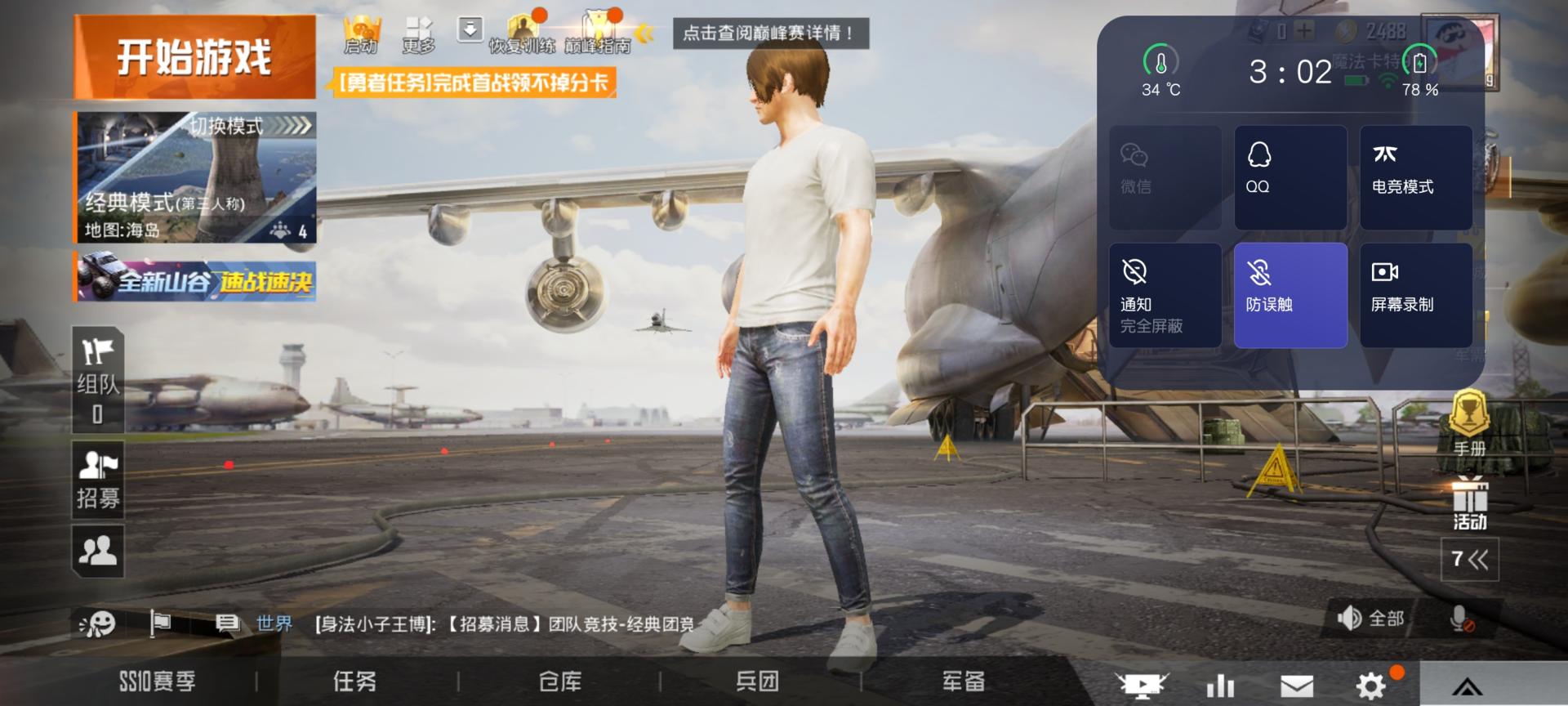
Task: Disable the 防误触 (mistouch prevention) toggle
Action: pyautogui.click(x=1290, y=294)
